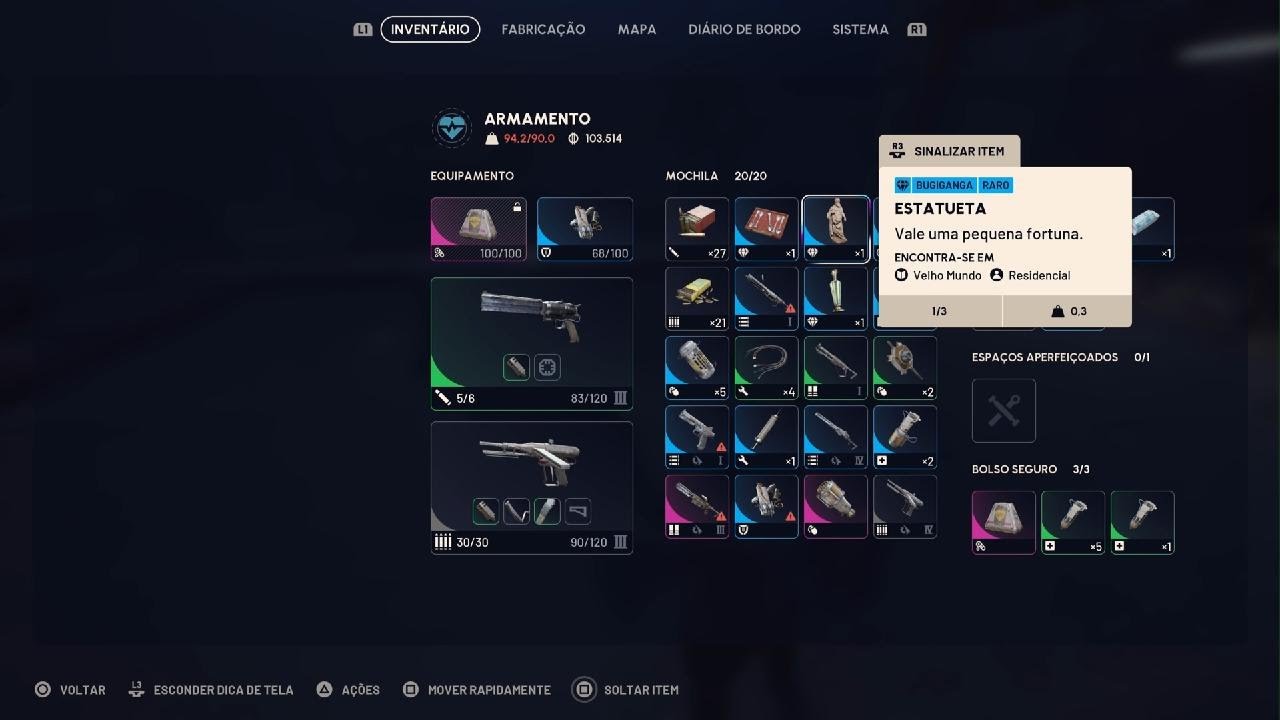Select the safe pocket item with x5

(x=1073, y=522)
